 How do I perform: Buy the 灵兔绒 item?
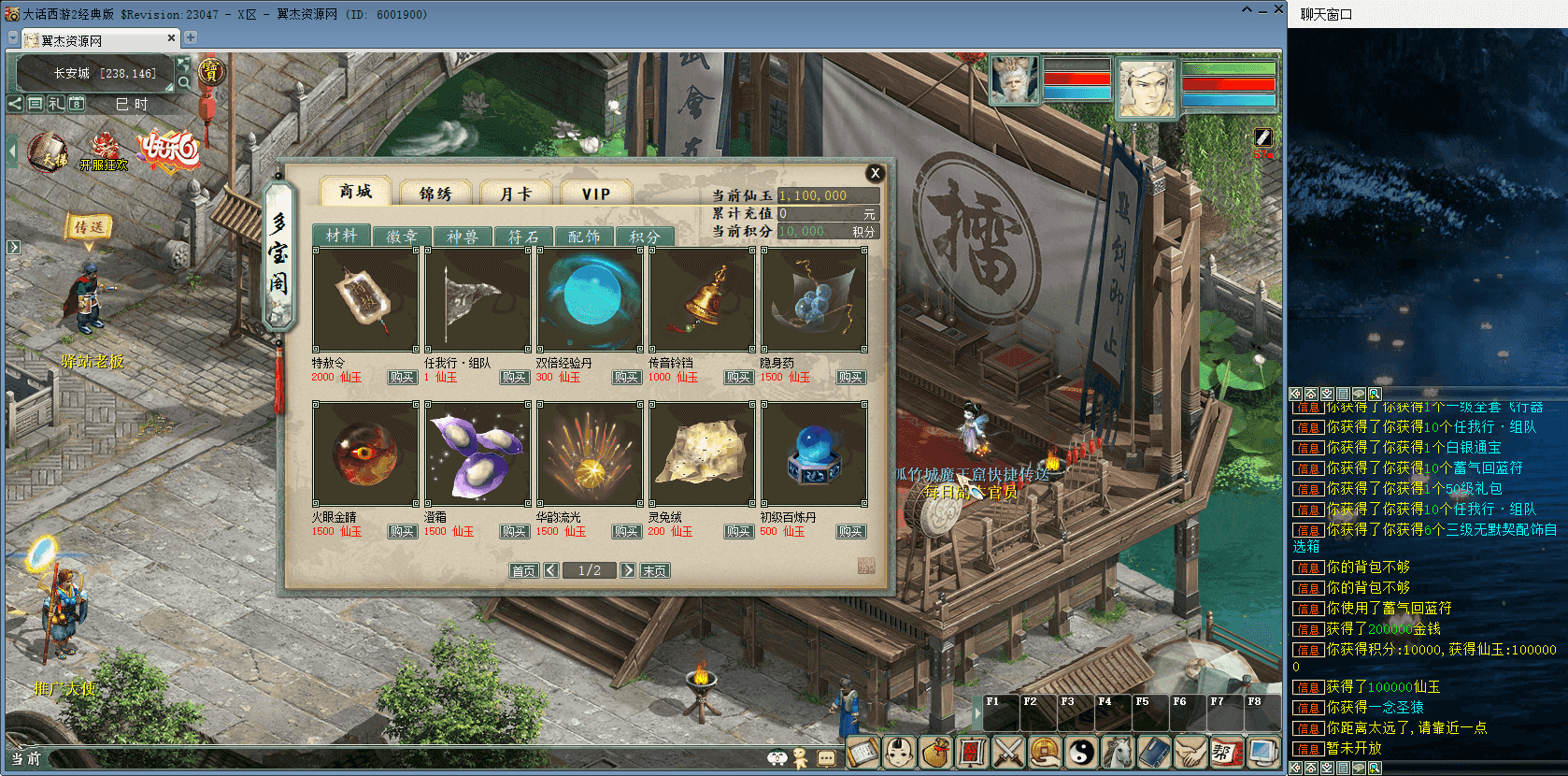click(x=738, y=532)
